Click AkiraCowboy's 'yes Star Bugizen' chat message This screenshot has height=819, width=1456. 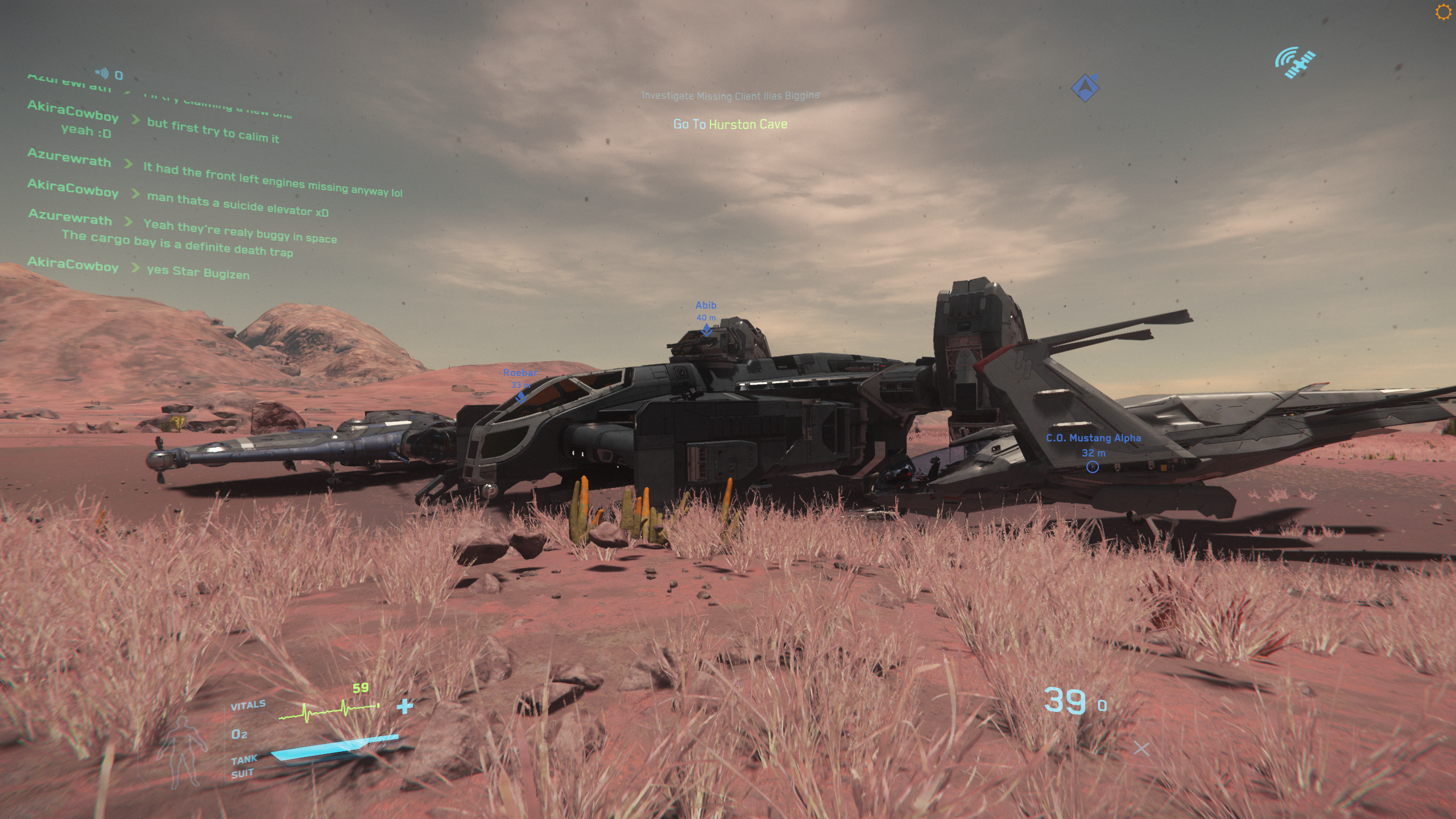pos(198,272)
